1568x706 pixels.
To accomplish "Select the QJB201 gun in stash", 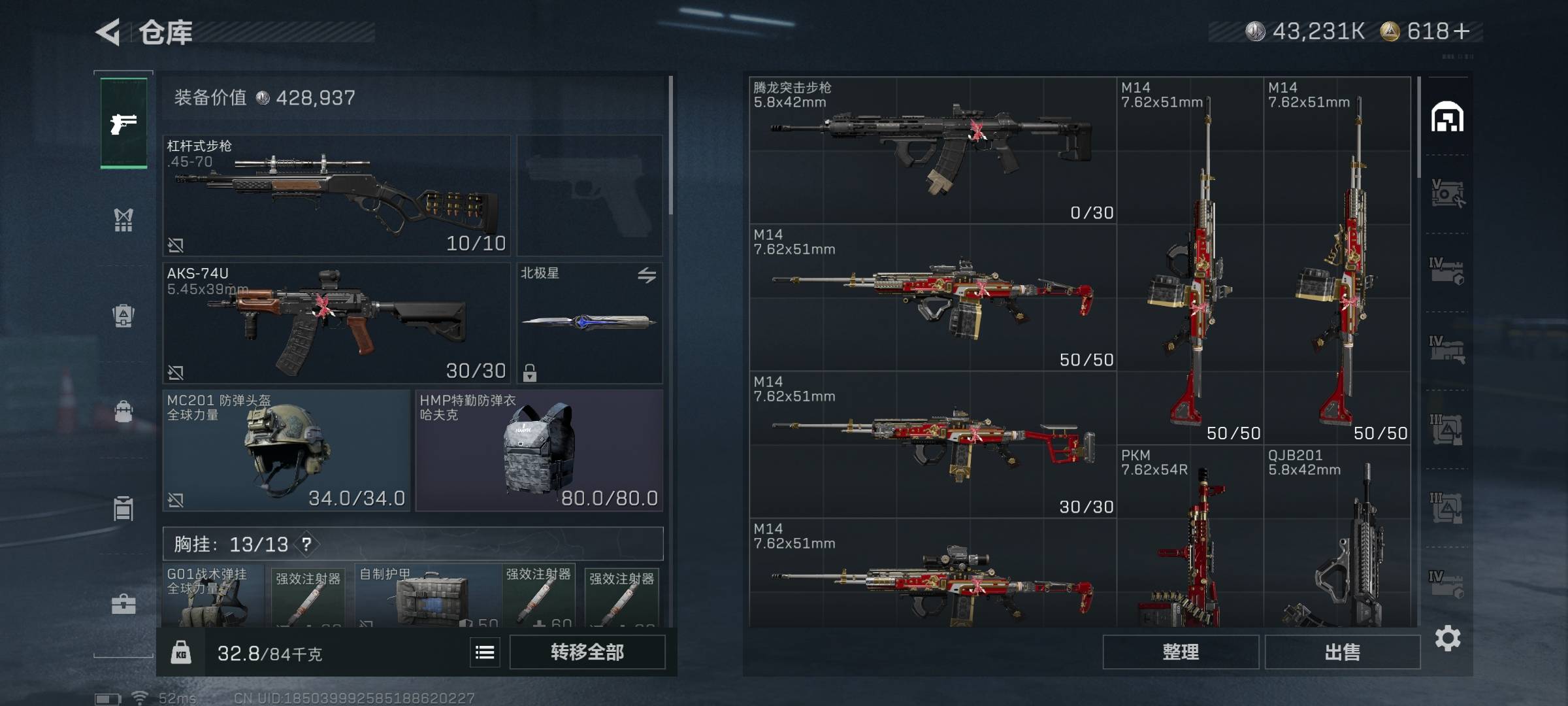I will (1336, 536).
